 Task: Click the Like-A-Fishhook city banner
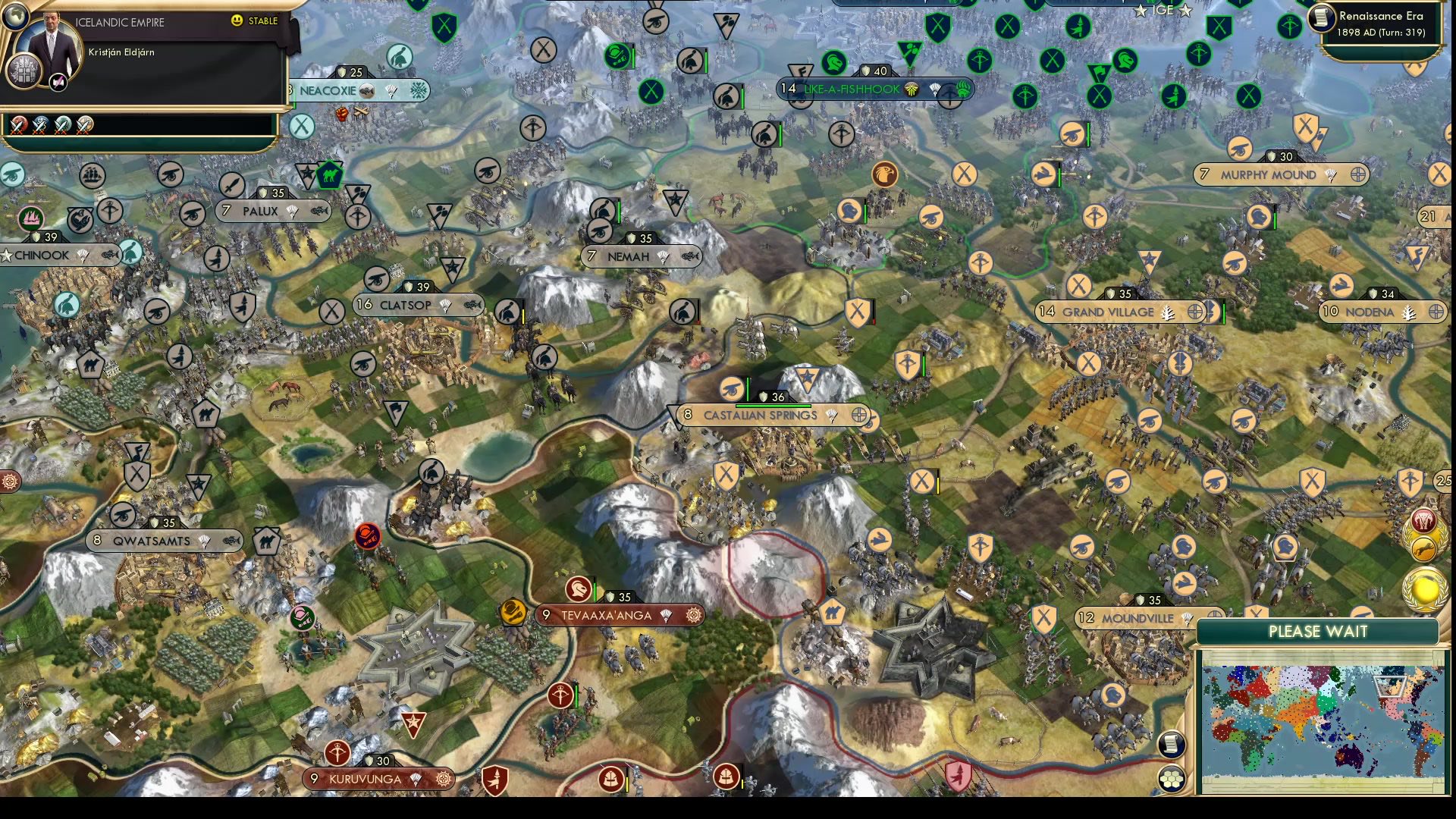(852, 88)
